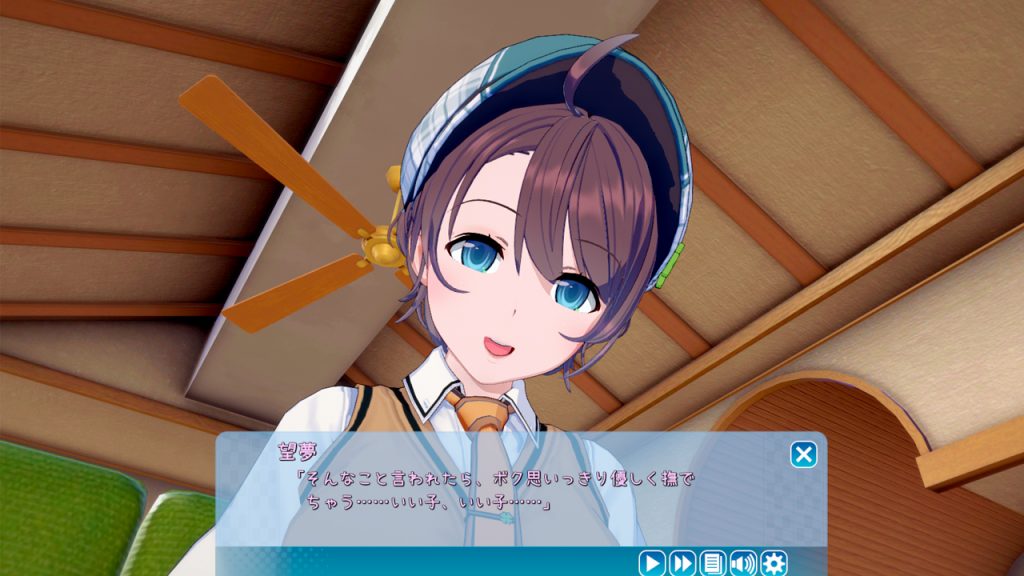The image size is (1024, 576).
Task: Open the dialogue log document icon
Action: 713,563
